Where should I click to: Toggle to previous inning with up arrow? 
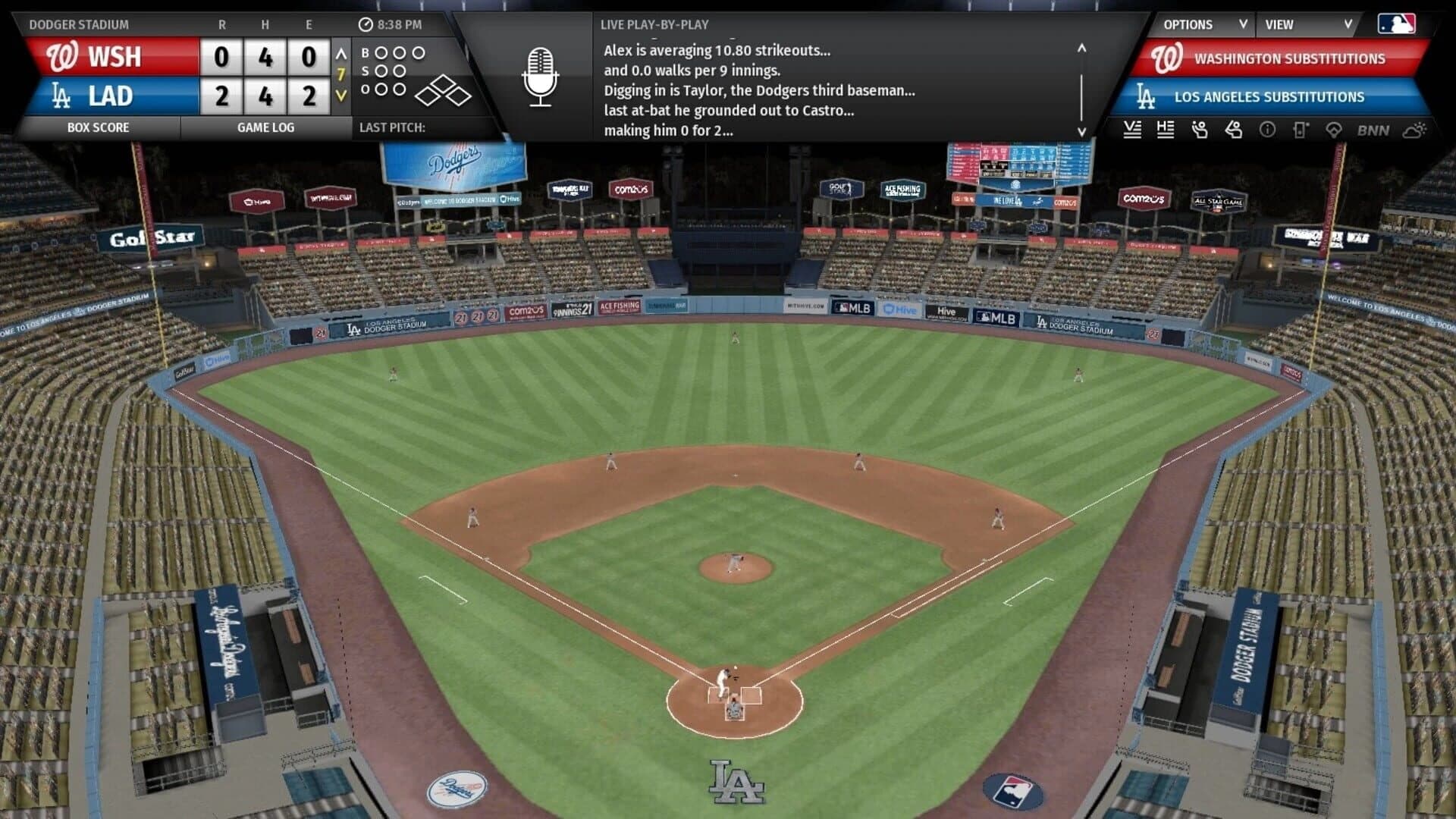(x=343, y=55)
